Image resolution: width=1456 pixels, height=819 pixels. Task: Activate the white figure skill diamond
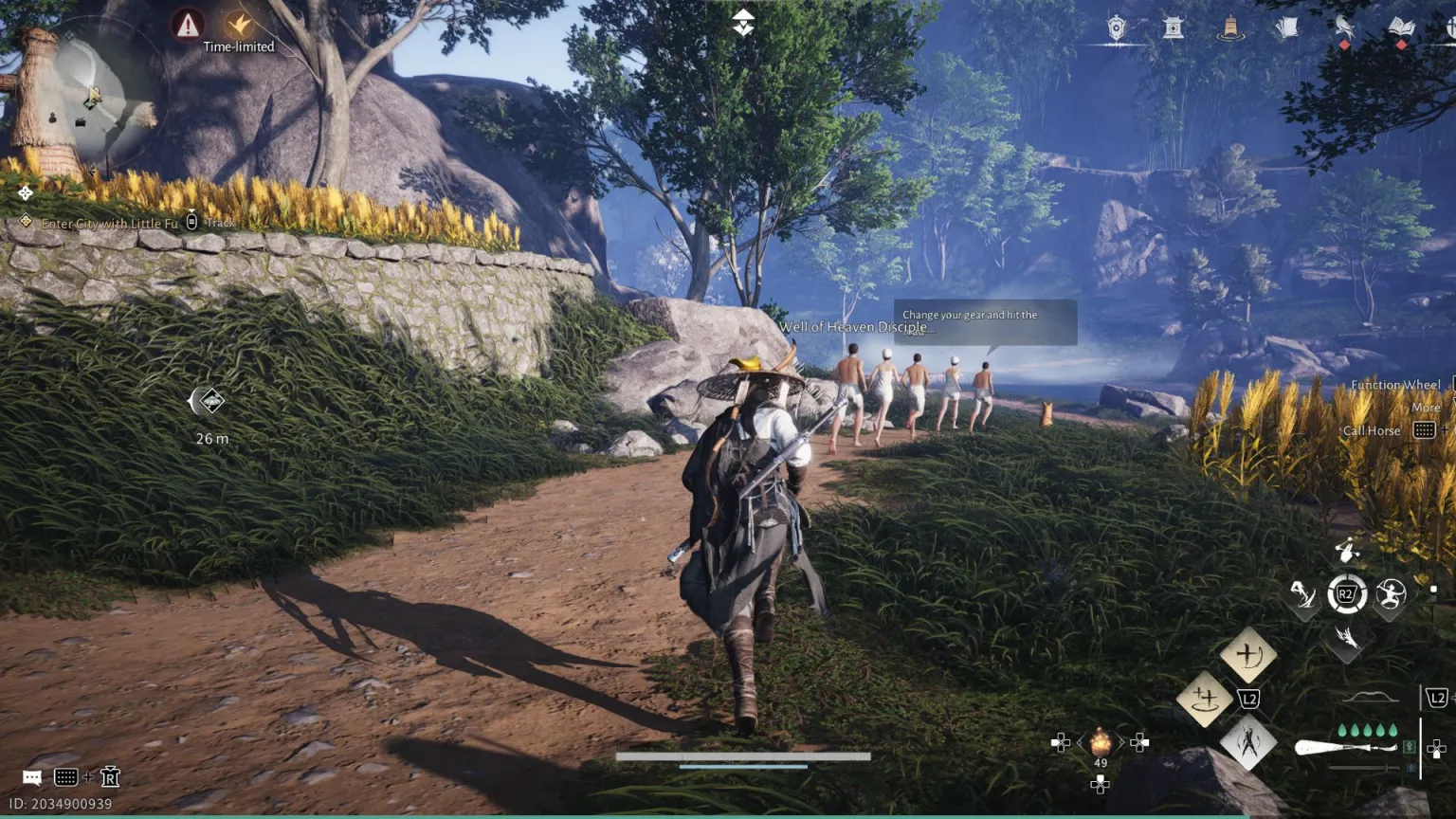[x=1247, y=742]
